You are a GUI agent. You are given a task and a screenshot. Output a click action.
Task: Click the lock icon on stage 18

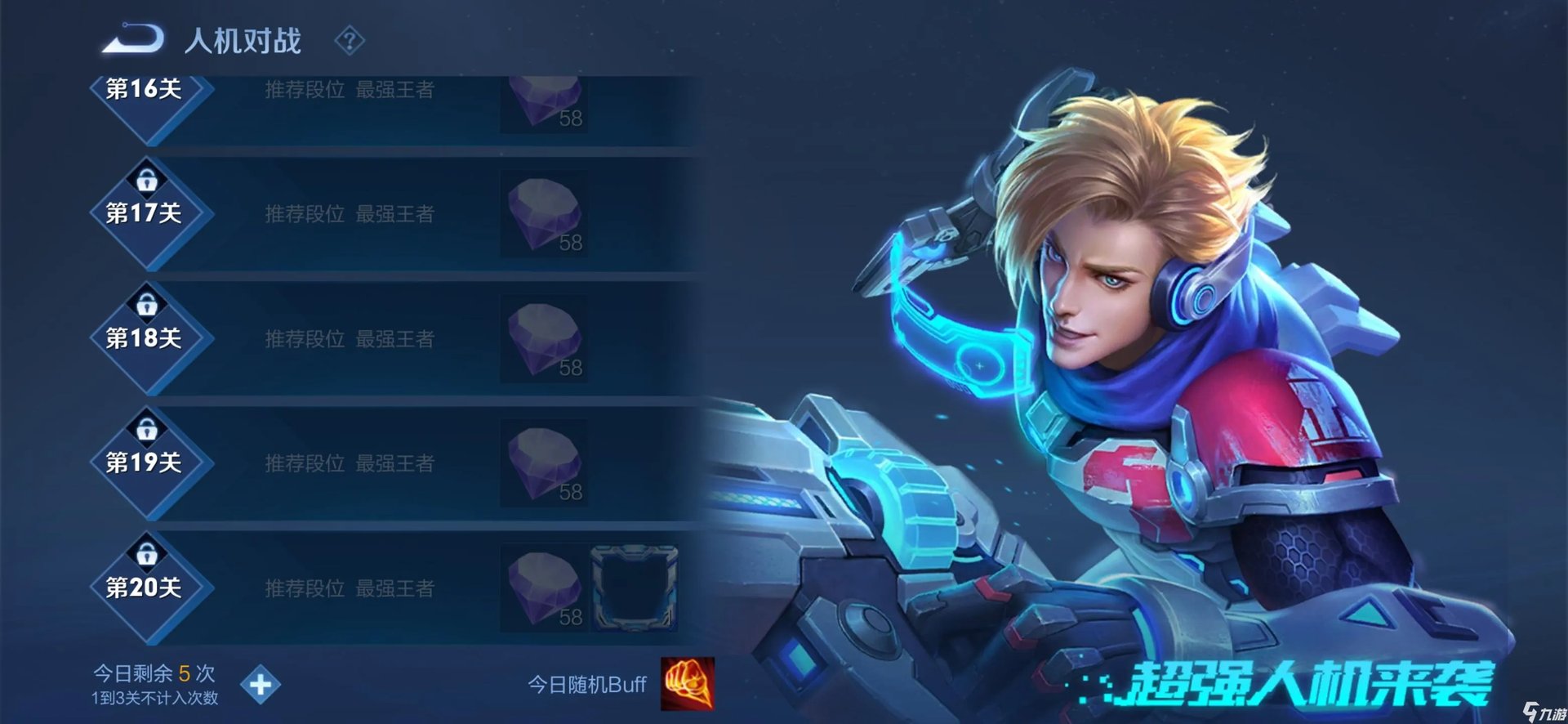point(147,305)
